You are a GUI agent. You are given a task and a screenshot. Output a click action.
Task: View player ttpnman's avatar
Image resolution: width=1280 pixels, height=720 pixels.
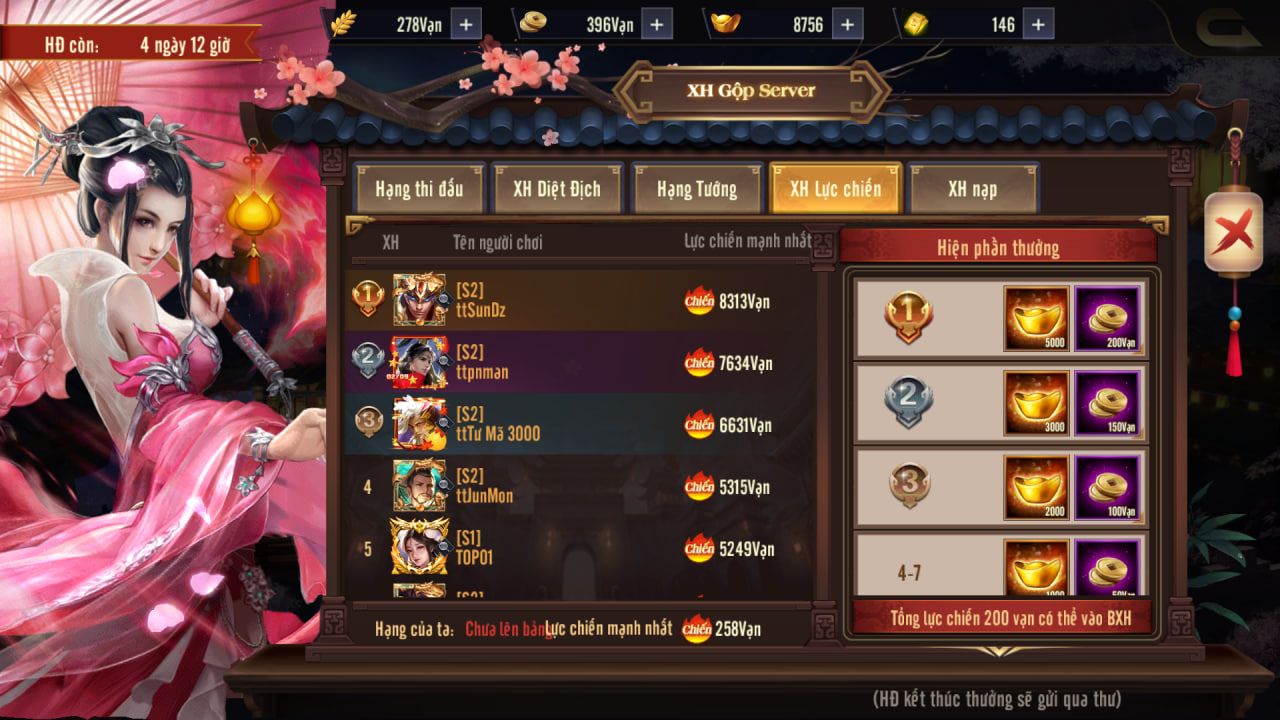[x=419, y=362]
